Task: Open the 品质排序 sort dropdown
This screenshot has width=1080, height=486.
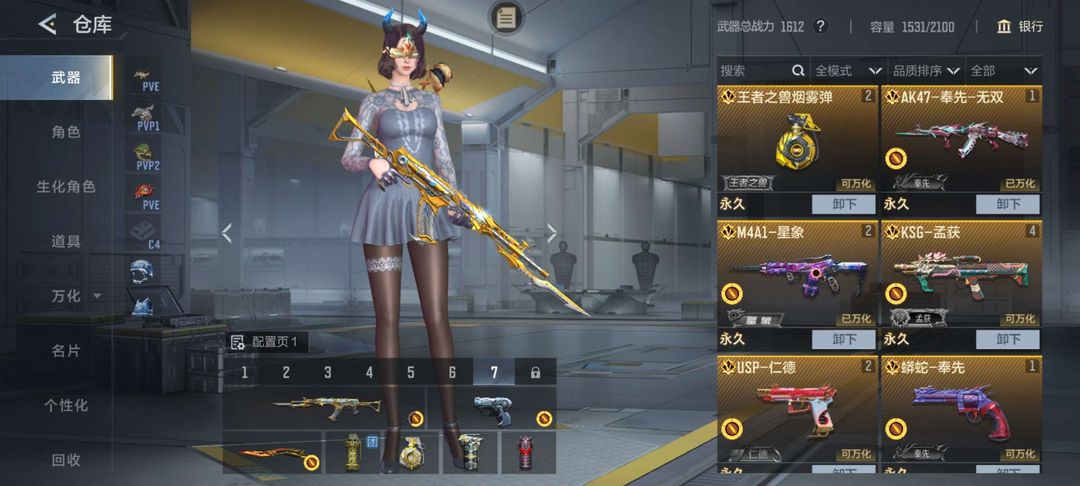Action: [x=926, y=71]
